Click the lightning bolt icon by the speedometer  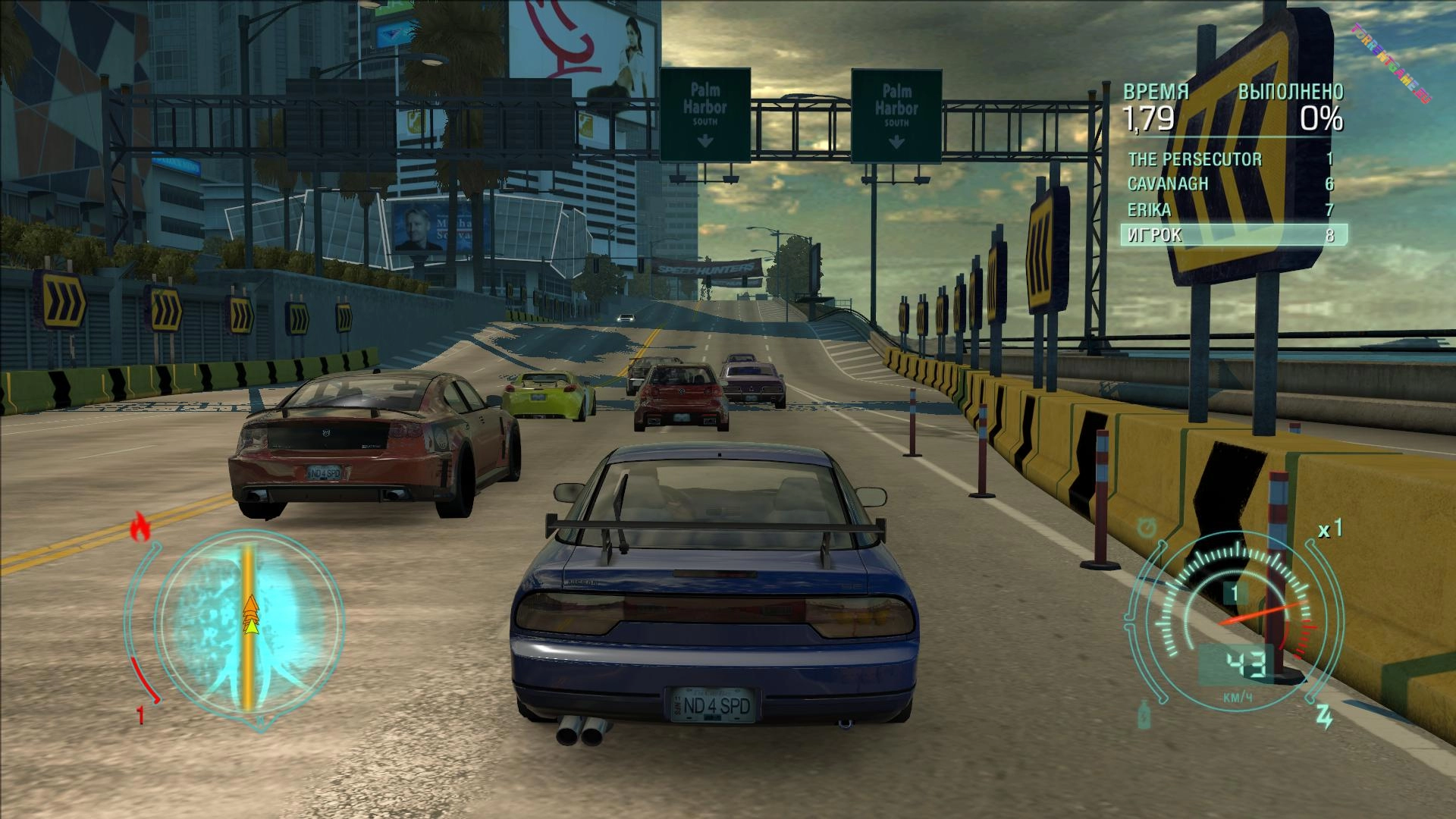[1324, 716]
